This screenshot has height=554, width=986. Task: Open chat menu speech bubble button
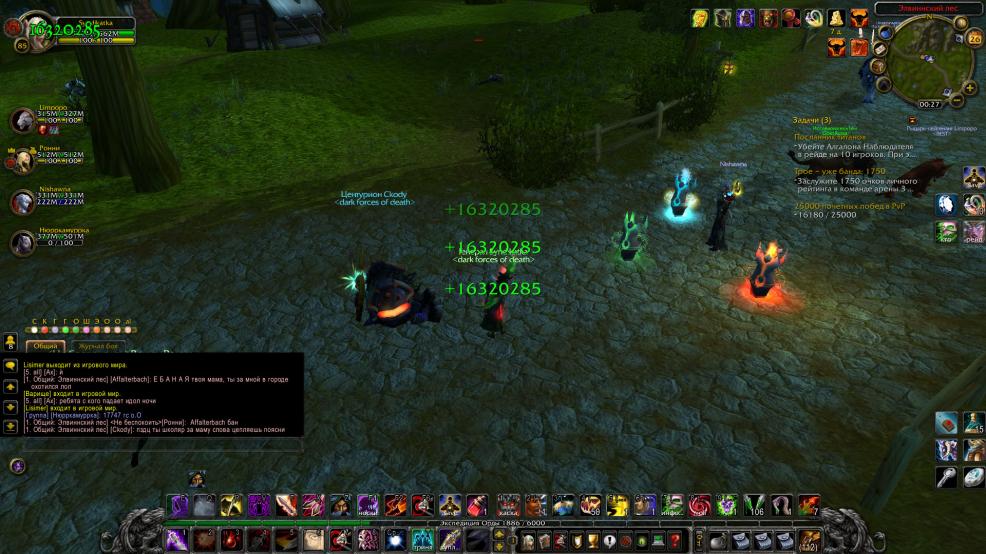10,367
